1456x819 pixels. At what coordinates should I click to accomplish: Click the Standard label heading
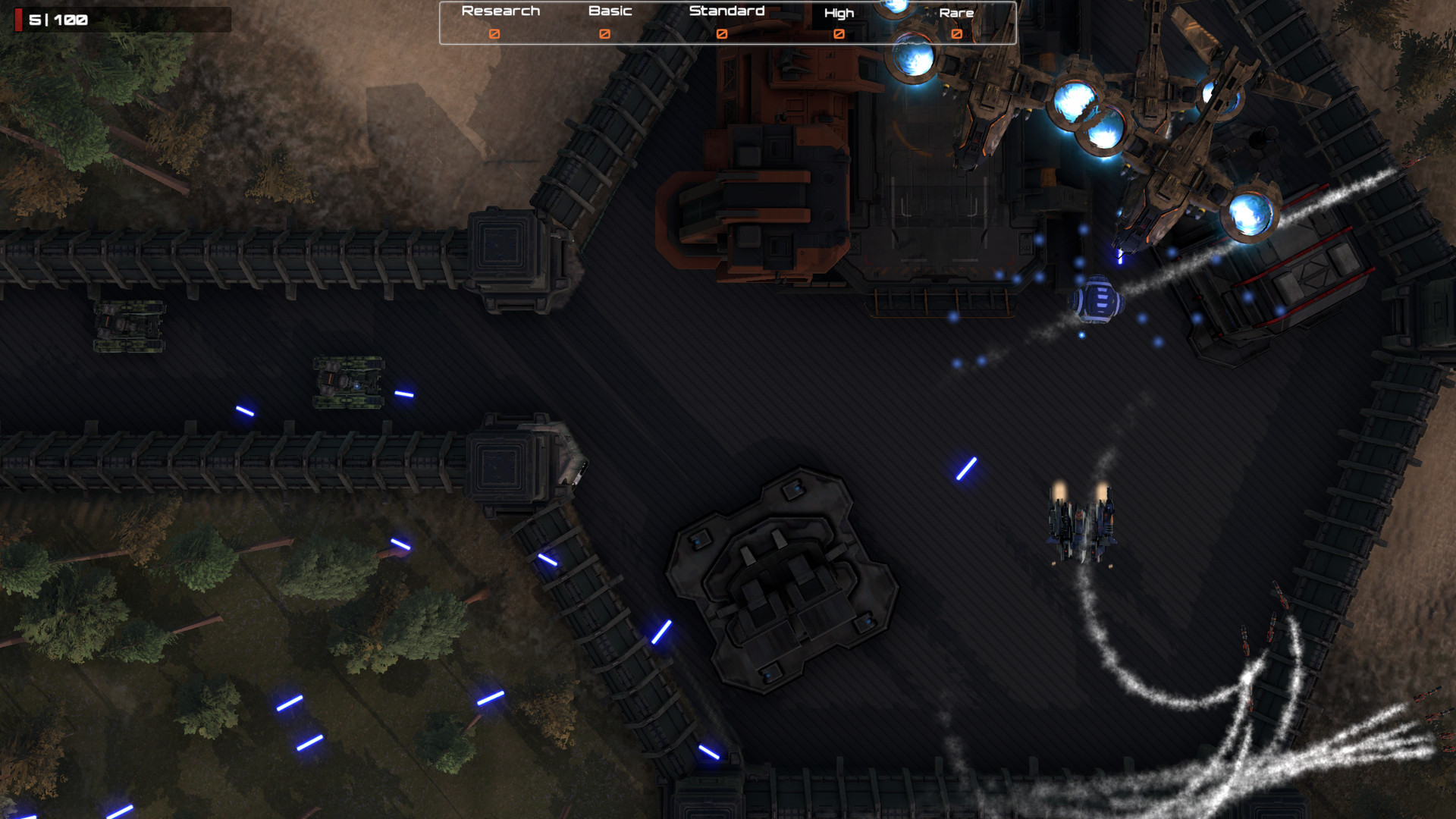[726, 10]
